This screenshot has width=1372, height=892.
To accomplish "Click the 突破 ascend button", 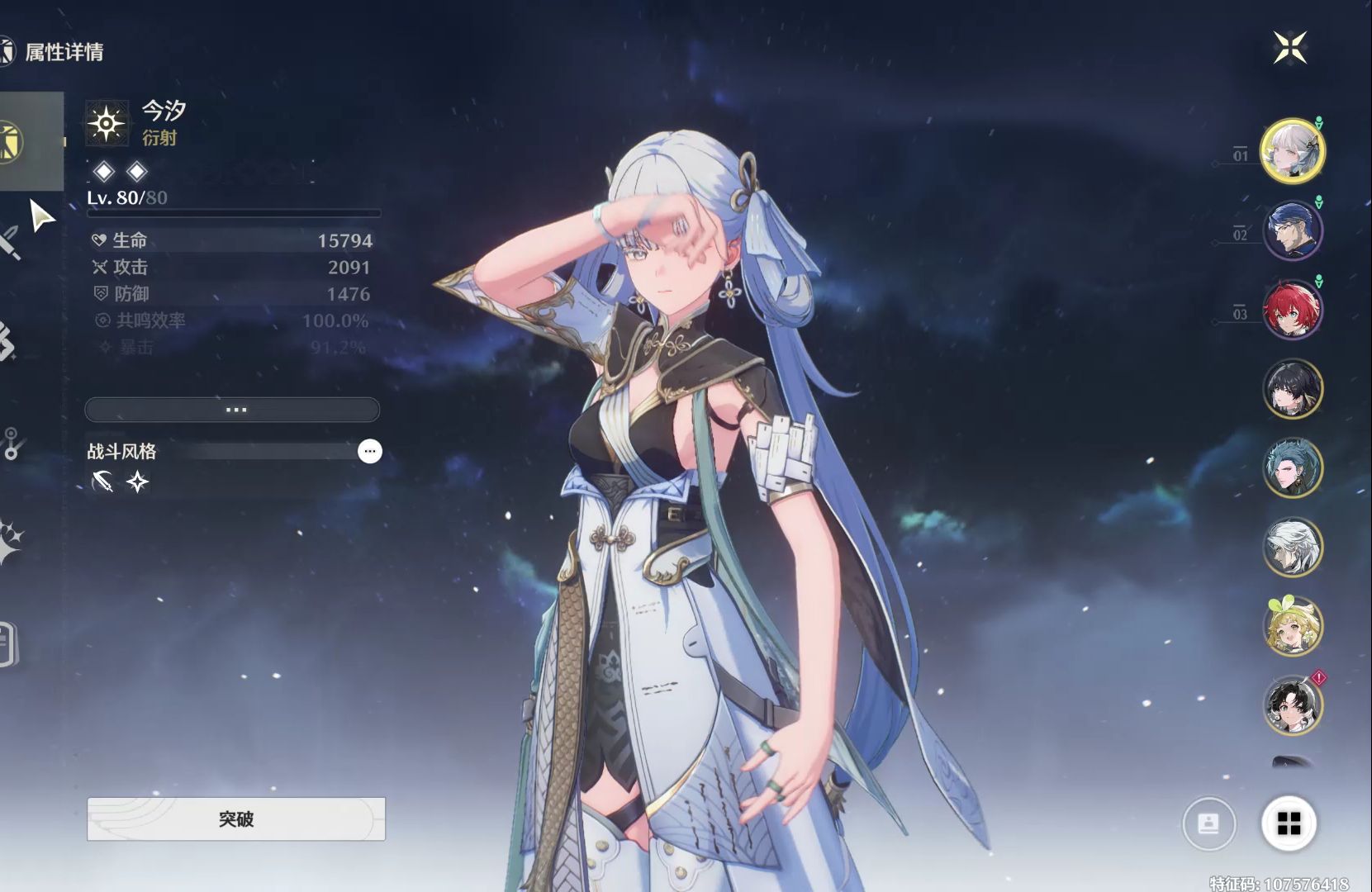I will point(236,818).
